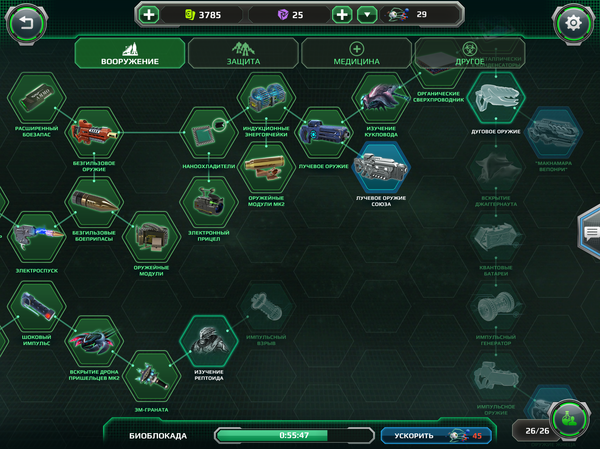Select the Другое tab
The height and width of the screenshot is (449, 600).
pyautogui.click(x=469, y=54)
